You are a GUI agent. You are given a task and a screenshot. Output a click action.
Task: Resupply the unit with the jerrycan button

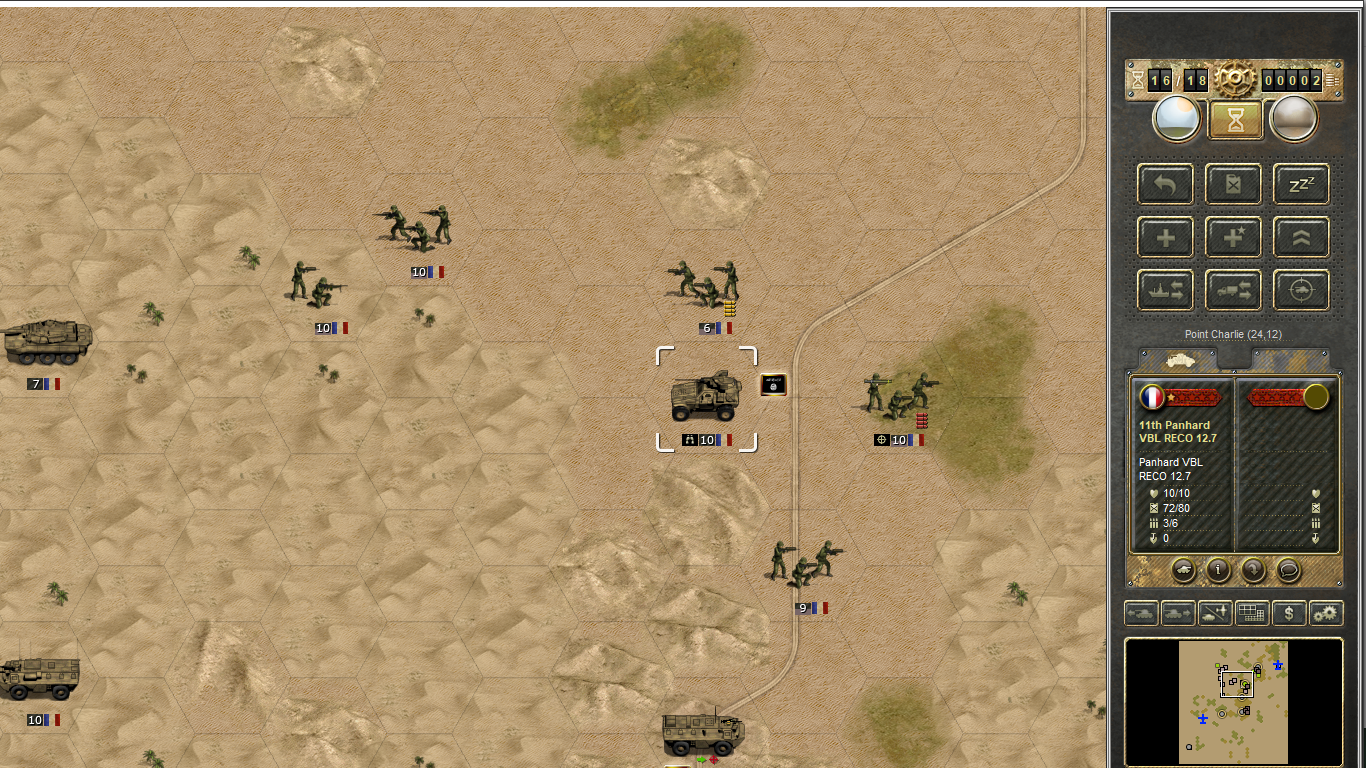tap(1233, 184)
